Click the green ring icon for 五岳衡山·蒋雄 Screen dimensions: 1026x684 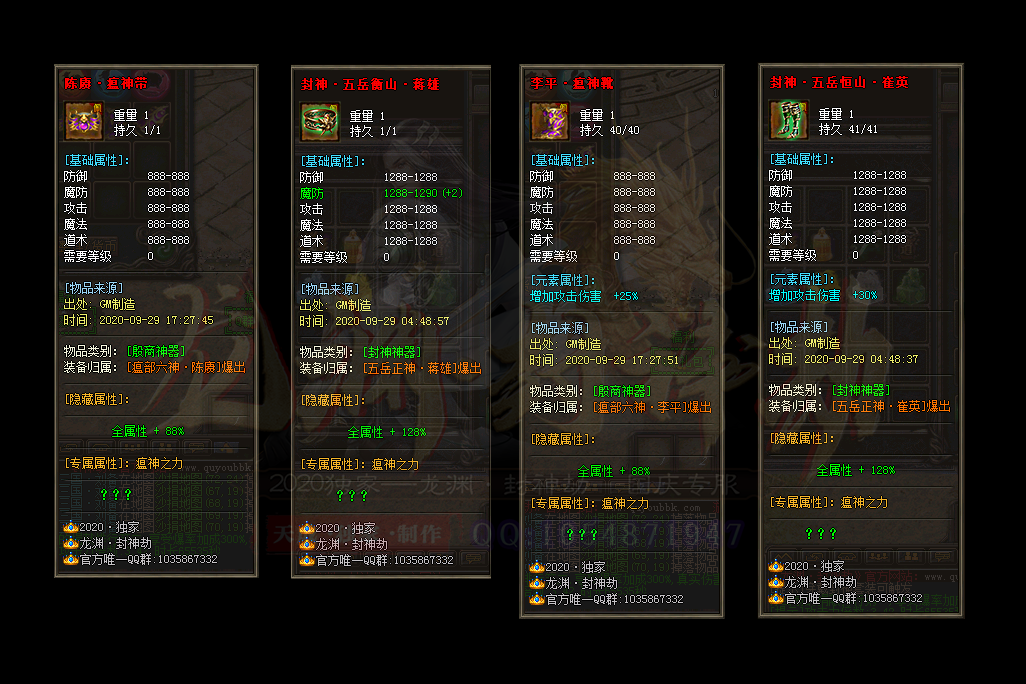318,122
